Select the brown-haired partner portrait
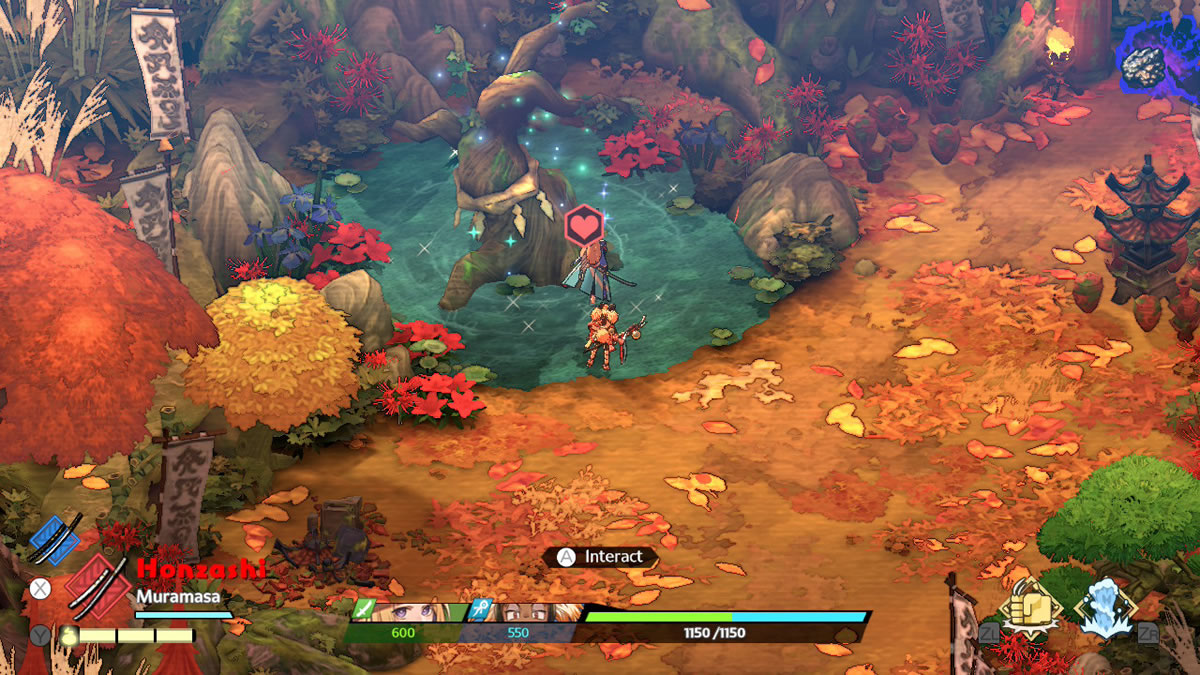 coord(525,612)
